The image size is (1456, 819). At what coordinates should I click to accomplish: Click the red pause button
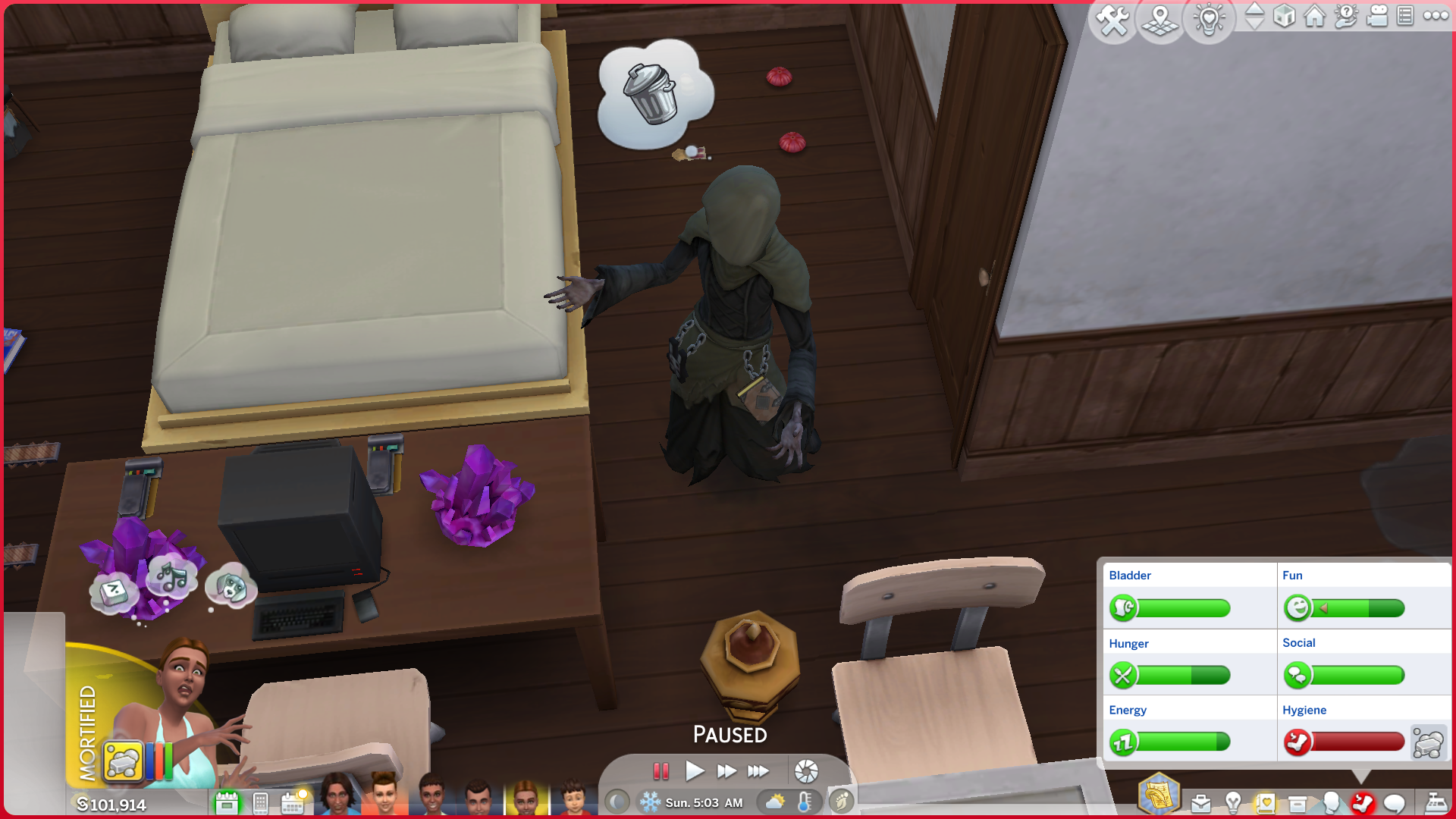(661, 771)
